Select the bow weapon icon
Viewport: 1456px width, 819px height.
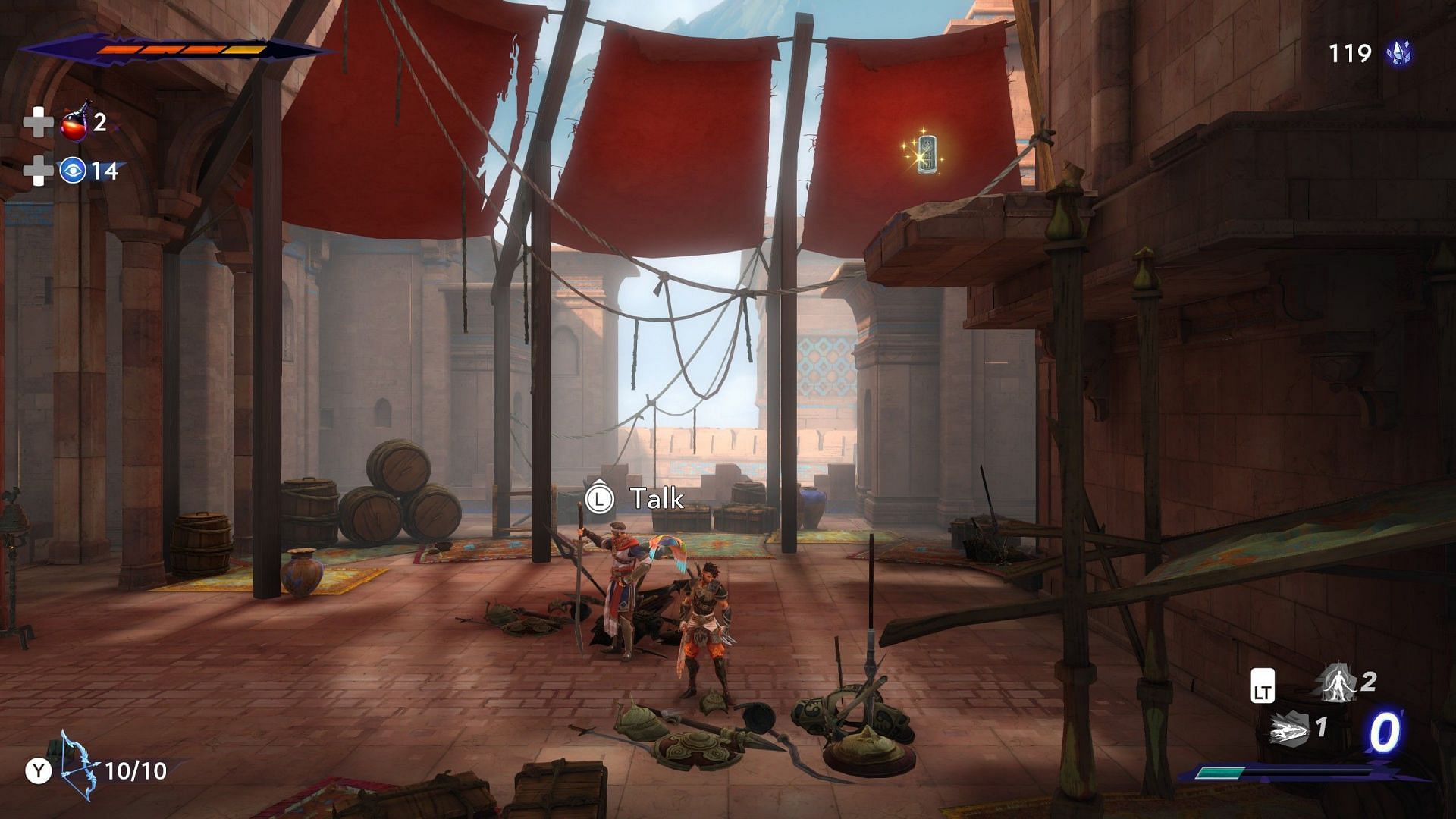(79, 765)
